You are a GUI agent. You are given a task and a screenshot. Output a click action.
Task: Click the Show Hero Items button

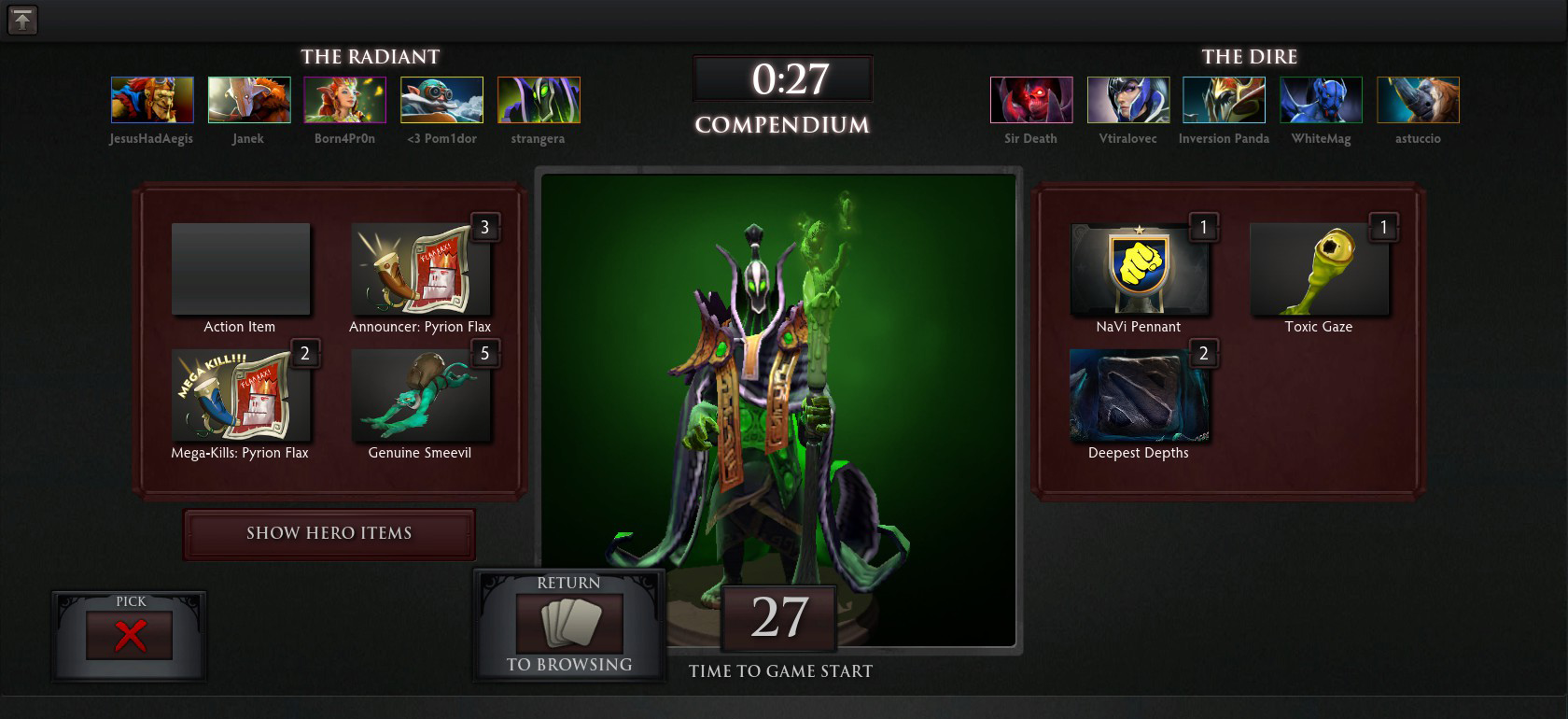coord(329,533)
